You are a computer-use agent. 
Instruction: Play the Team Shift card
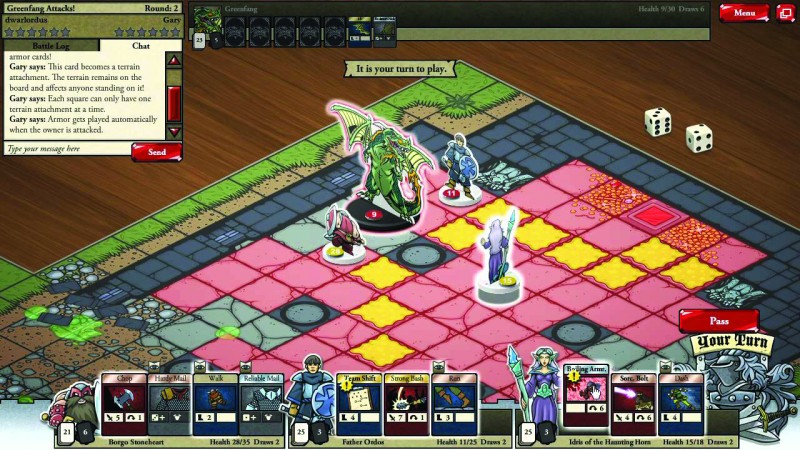pyautogui.click(x=362, y=405)
